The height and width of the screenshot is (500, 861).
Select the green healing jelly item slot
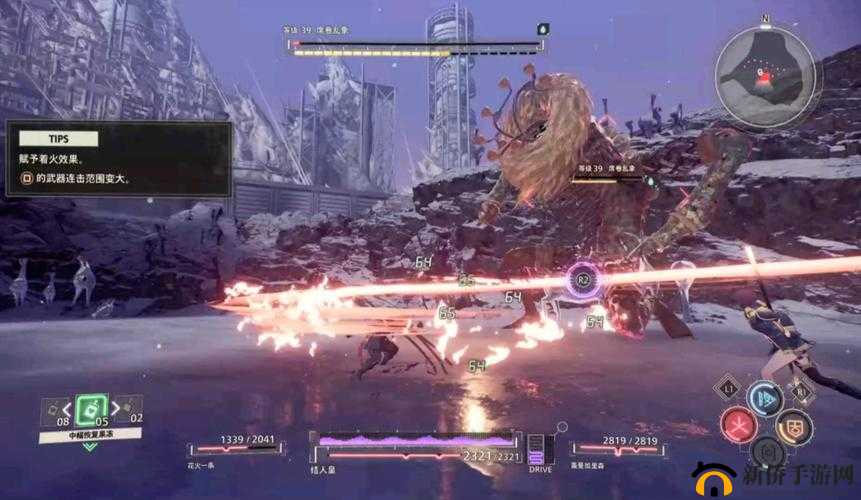click(91, 410)
